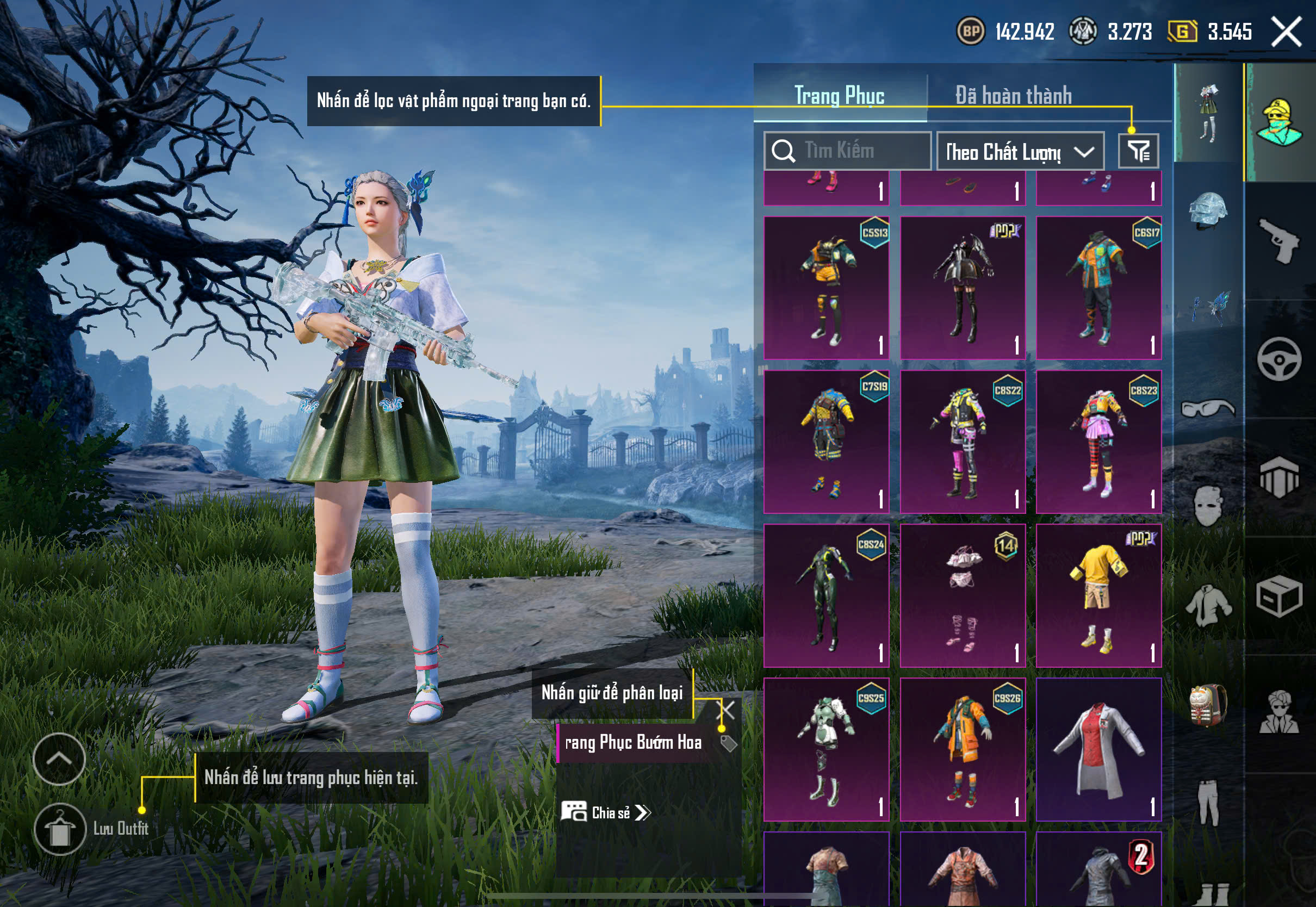Viewport: 1316px width, 907px height.
Task: Select the C8S22 outfit tile
Action: [963, 442]
